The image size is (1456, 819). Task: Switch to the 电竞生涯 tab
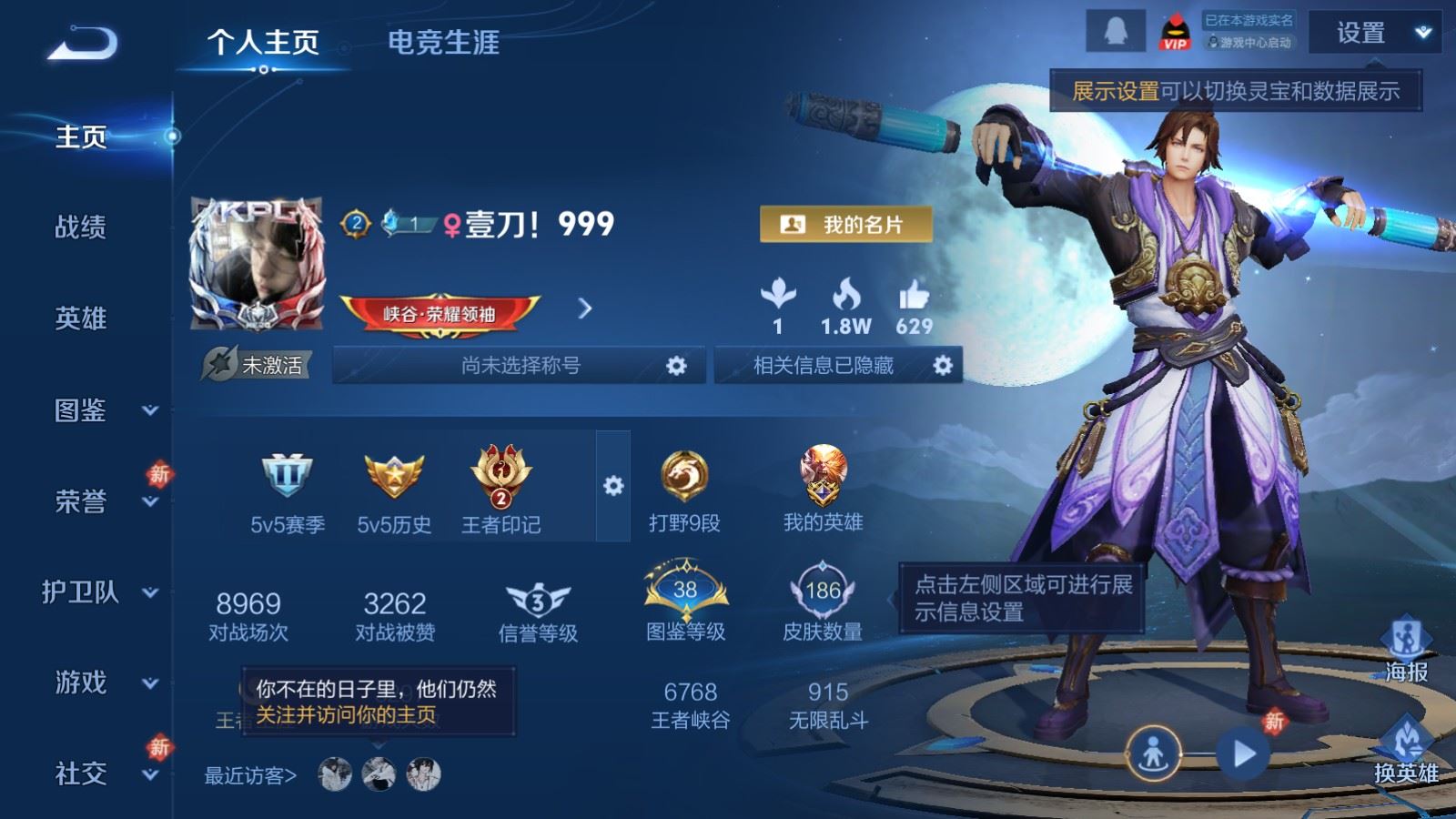click(x=443, y=43)
